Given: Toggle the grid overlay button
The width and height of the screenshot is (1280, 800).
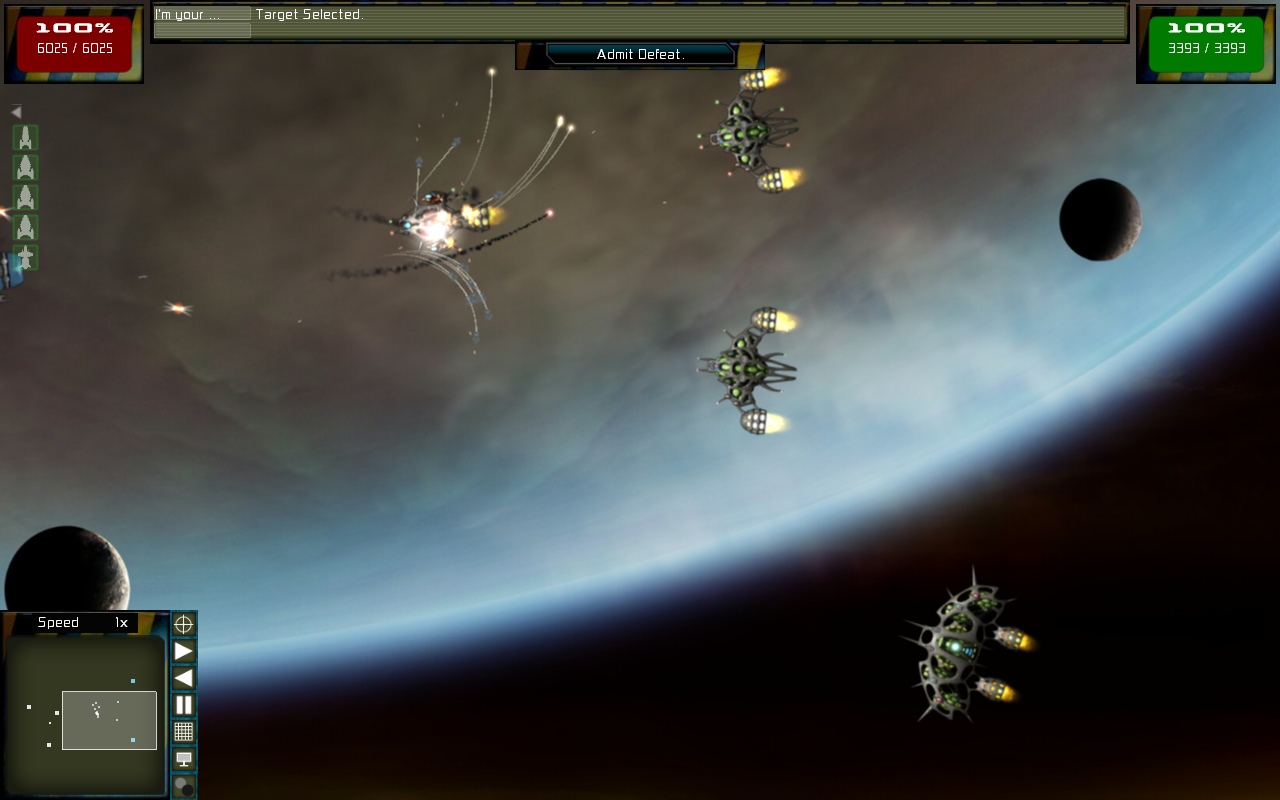Looking at the screenshot, I should (x=184, y=732).
